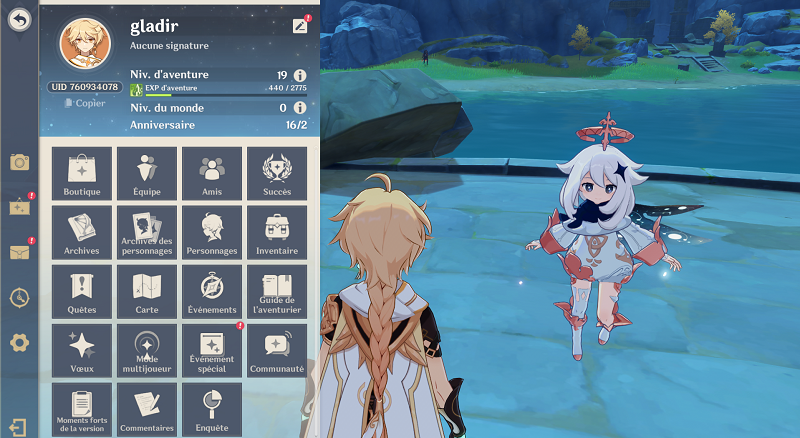Open settings with the gear icon
Viewport: 800px width, 438px height.
[18, 343]
